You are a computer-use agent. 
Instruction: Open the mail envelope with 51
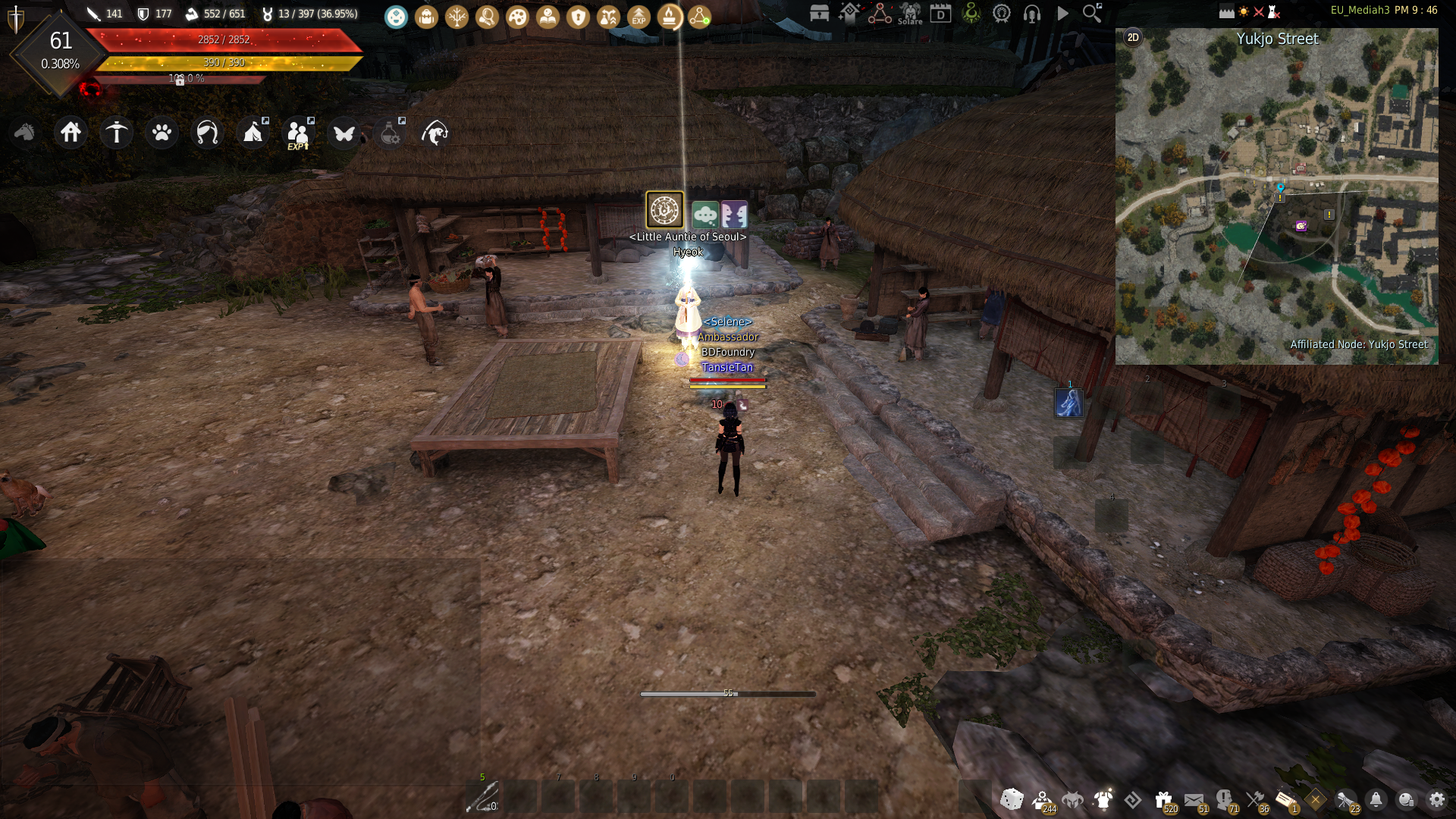(x=1194, y=799)
